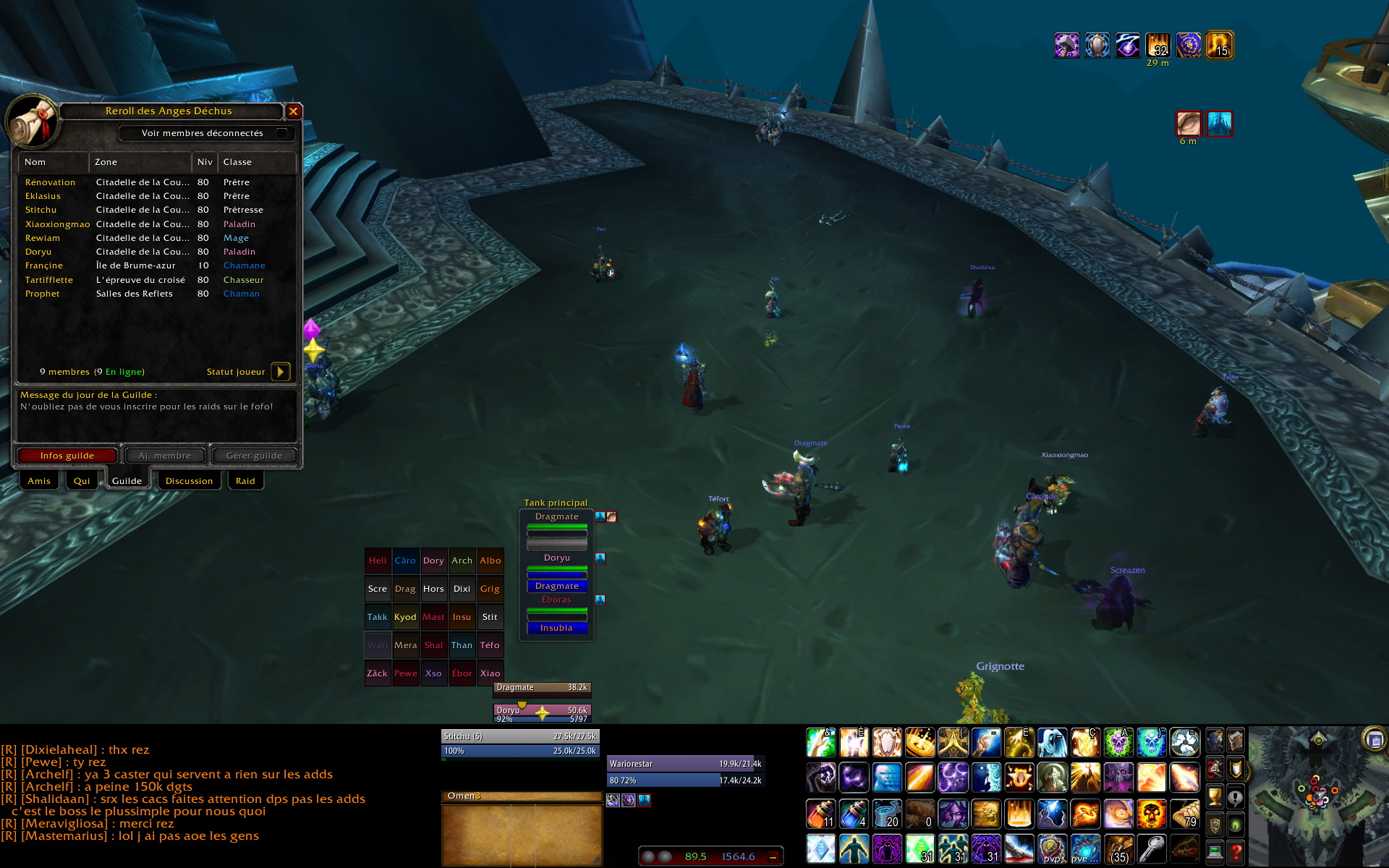This screenshot has width=1389, height=868.
Task: Select Xiao in the raid grid
Action: [490, 673]
